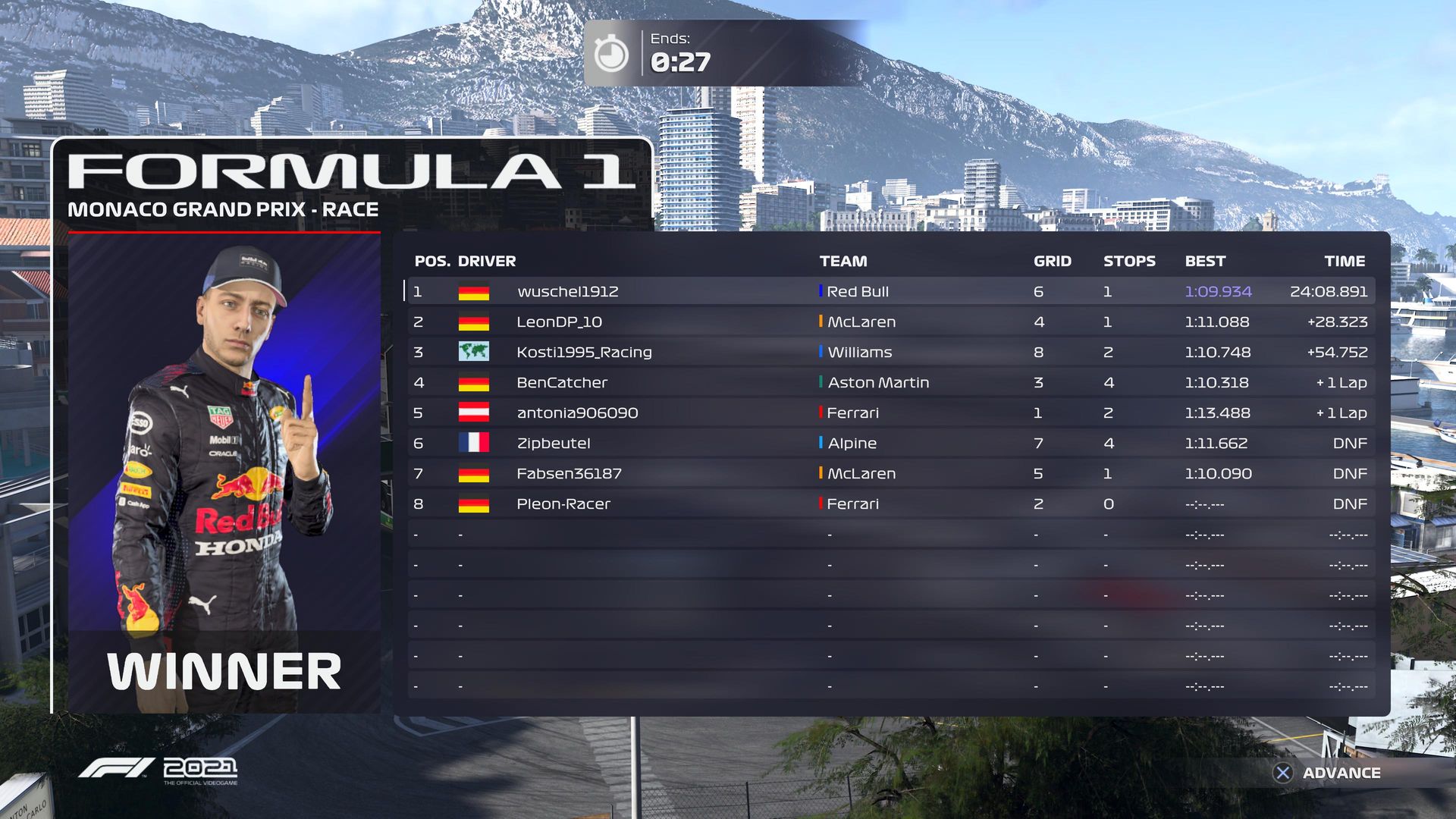Select the antonia906090 Ferrari row
Screen dimensions: 1456x819
[890, 413]
